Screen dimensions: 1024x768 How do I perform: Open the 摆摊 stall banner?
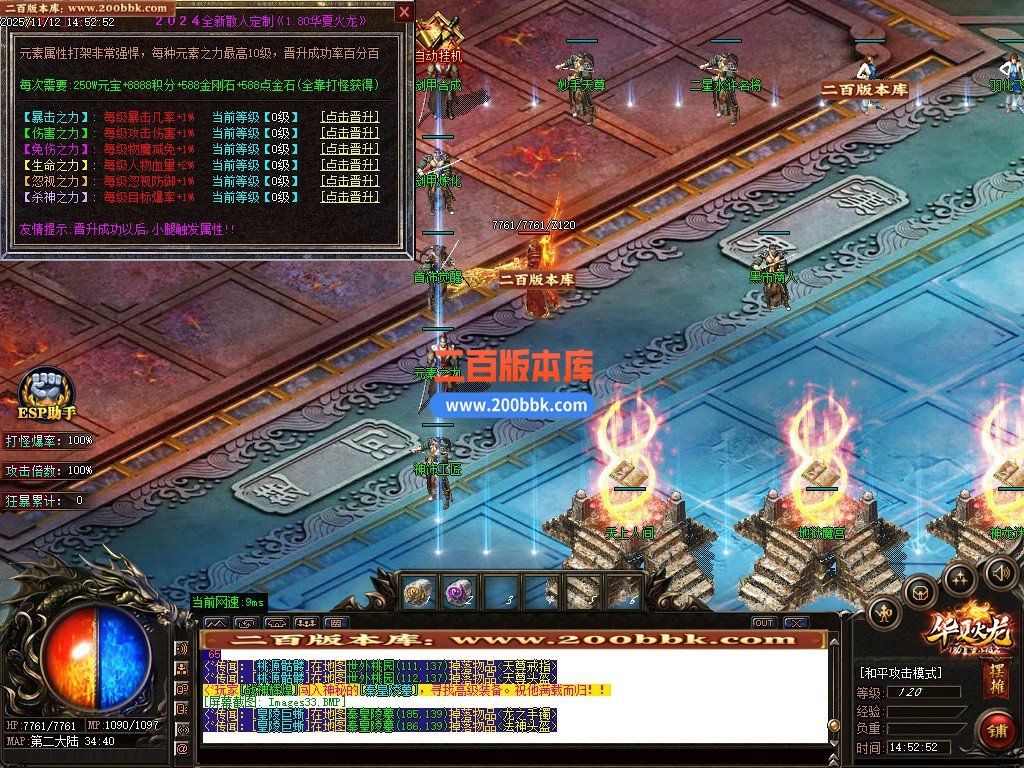[997, 677]
